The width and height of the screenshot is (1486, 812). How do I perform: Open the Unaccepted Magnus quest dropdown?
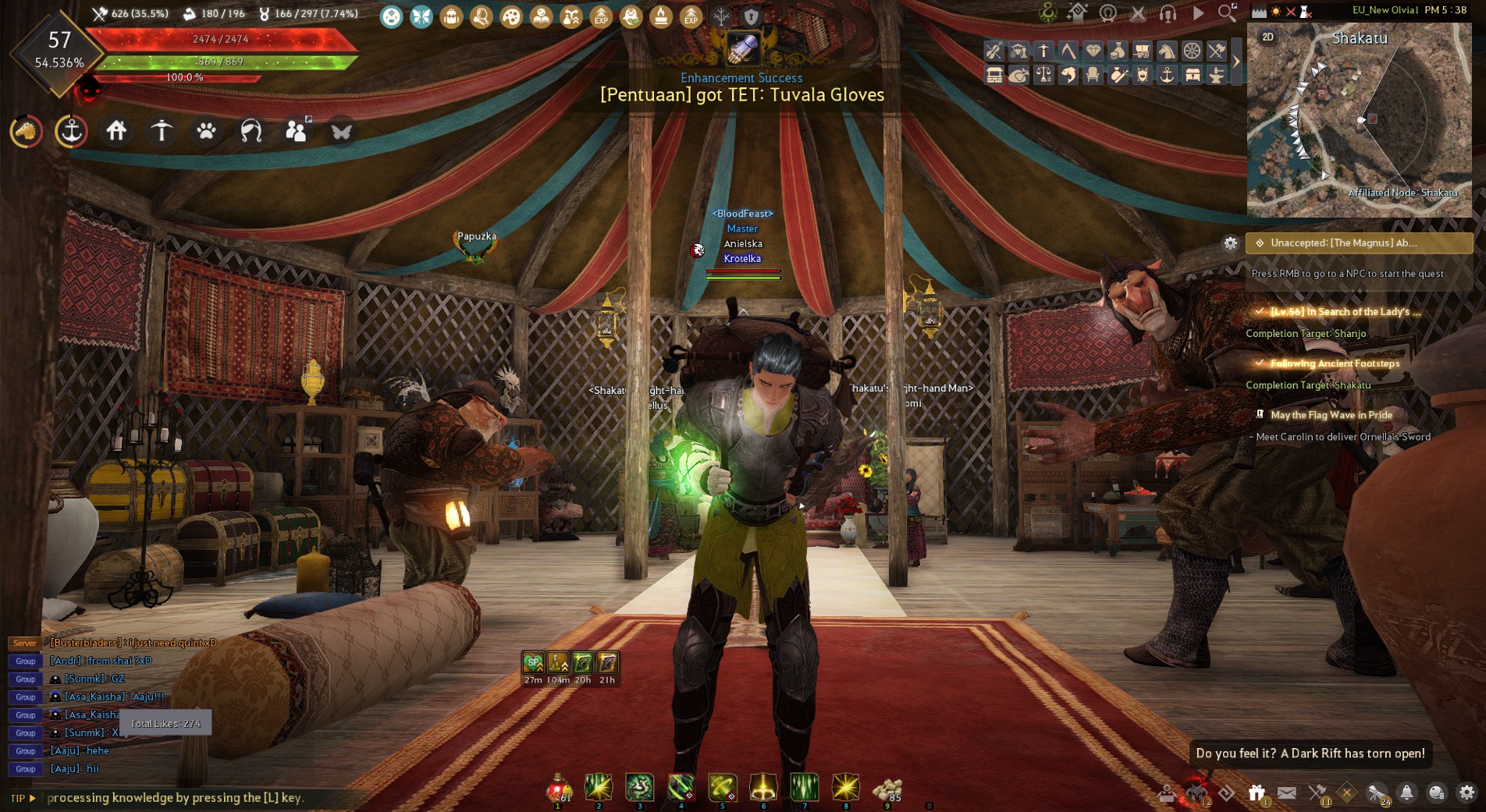pos(1358,243)
